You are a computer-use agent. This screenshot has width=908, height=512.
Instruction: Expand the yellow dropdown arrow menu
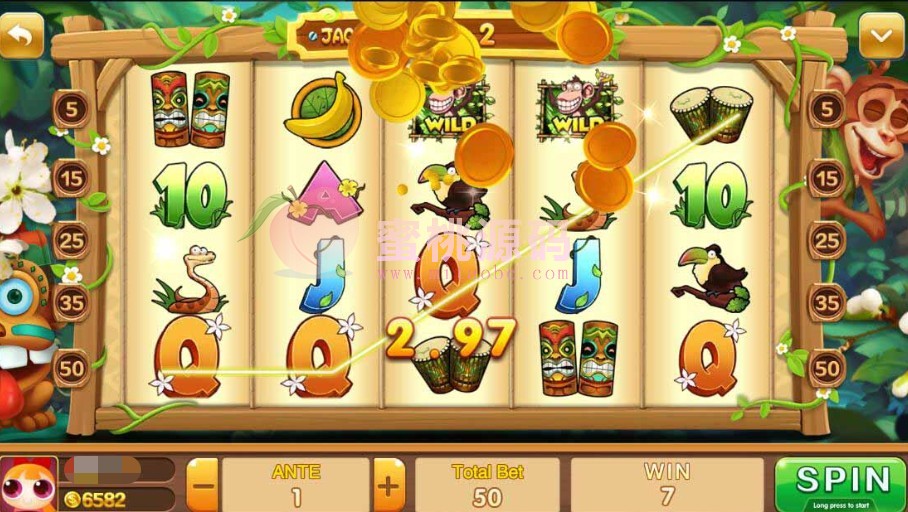[x=881, y=38]
